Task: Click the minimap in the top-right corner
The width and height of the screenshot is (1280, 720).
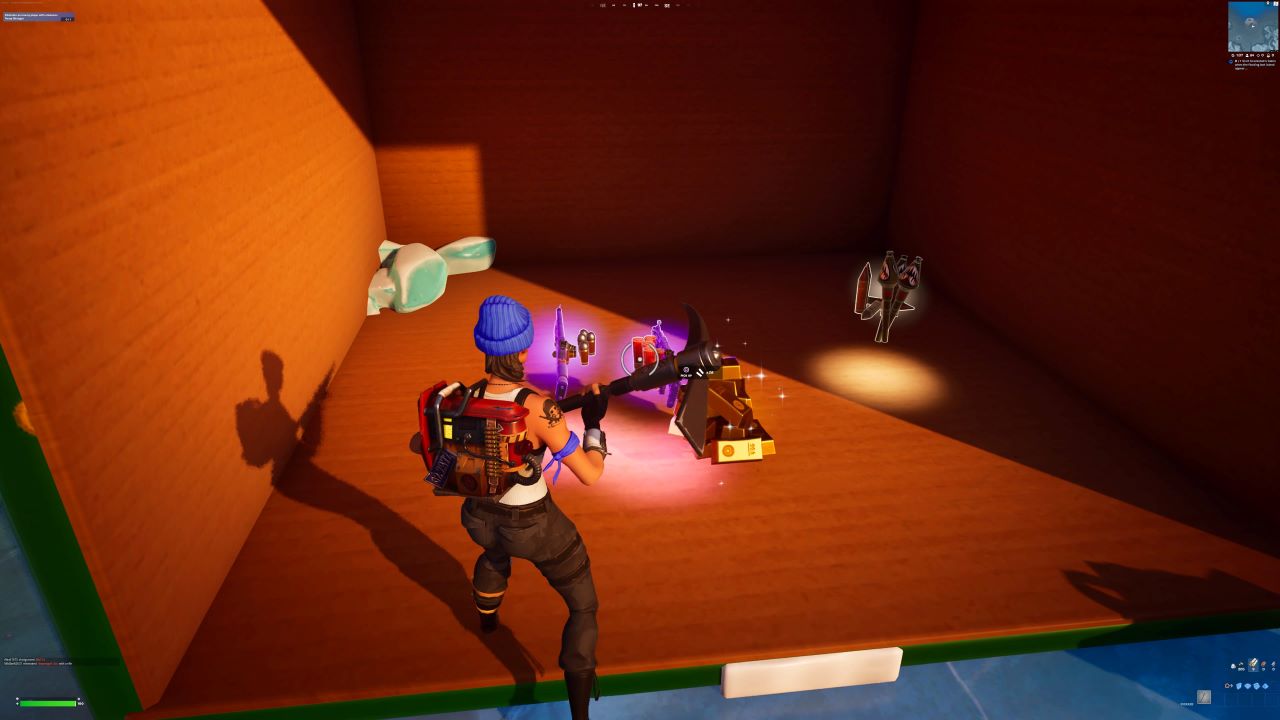Action: (1252, 25)
